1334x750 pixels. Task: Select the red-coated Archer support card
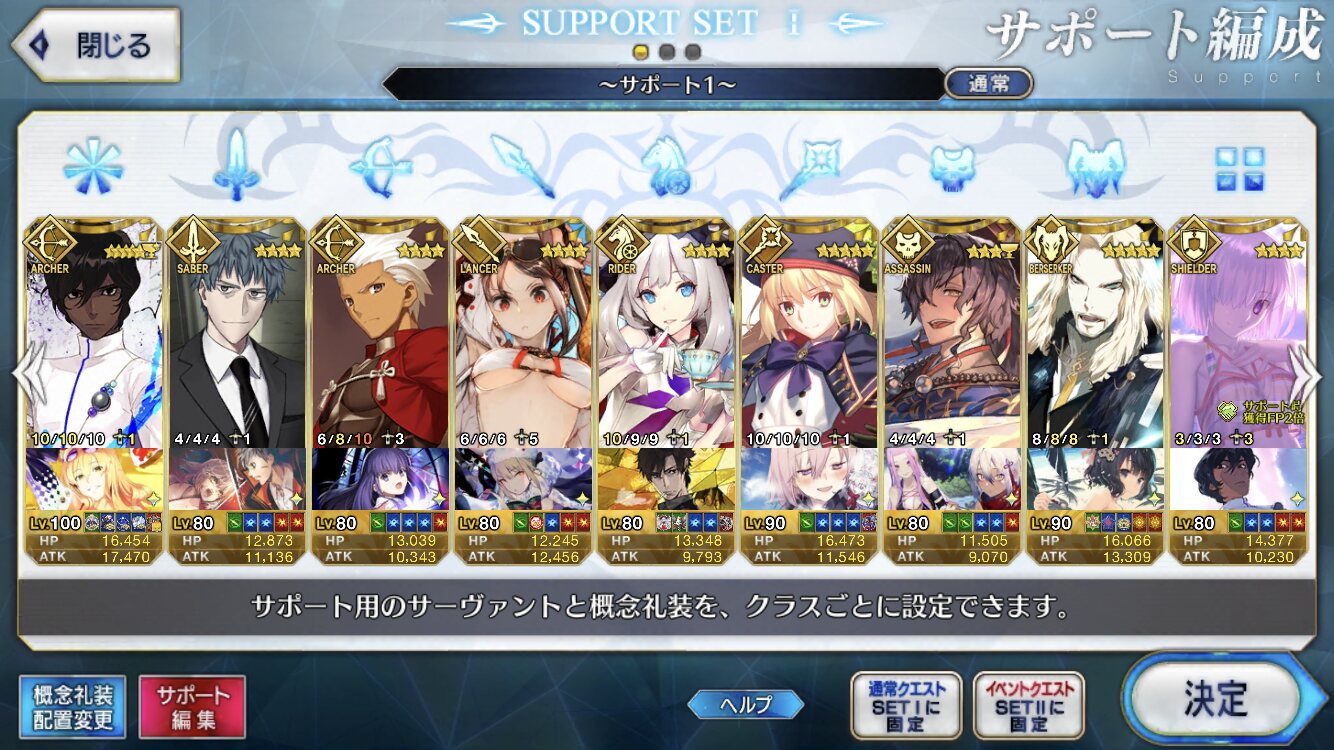click(x=380, y=390)
